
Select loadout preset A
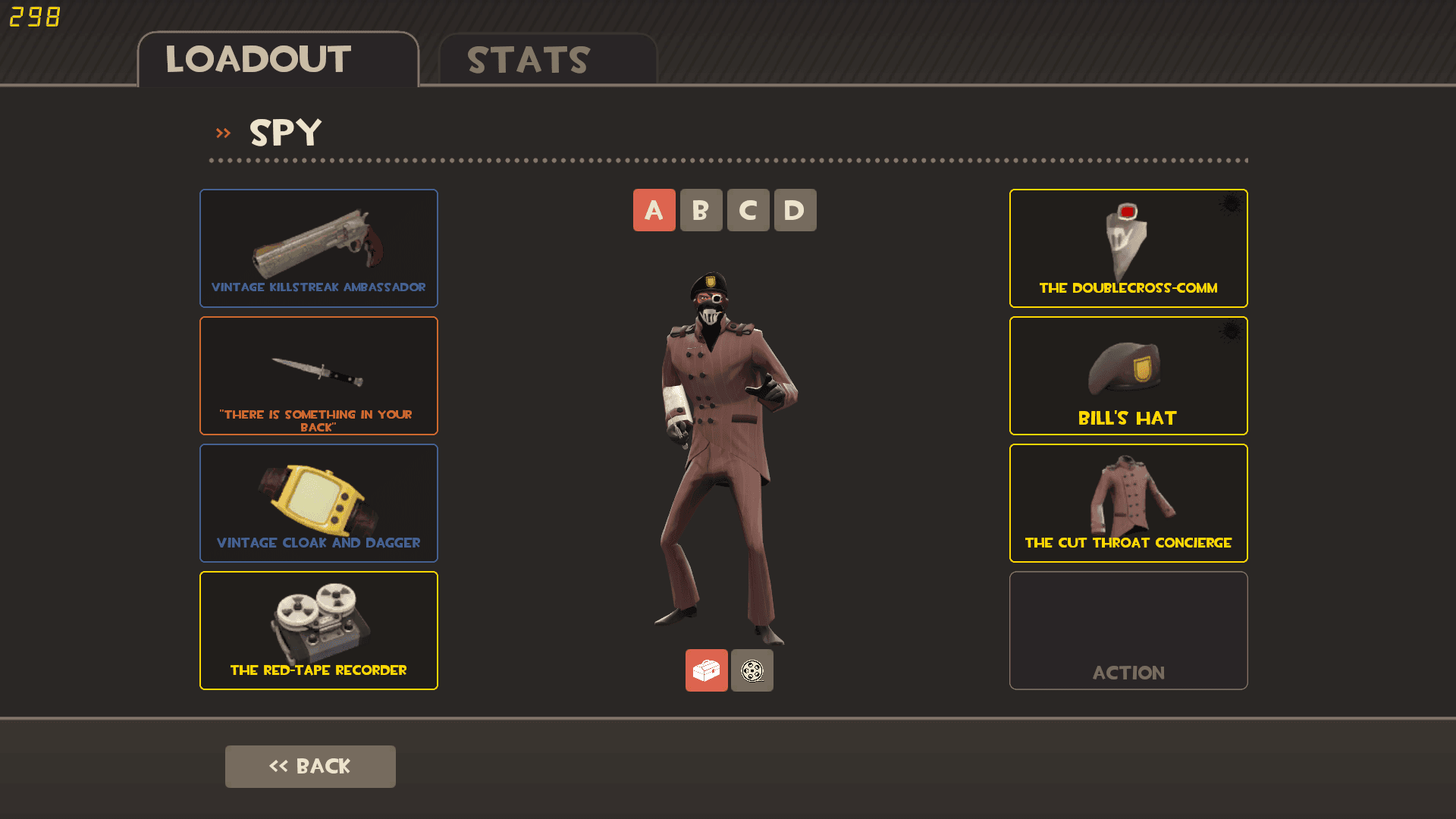654,210
